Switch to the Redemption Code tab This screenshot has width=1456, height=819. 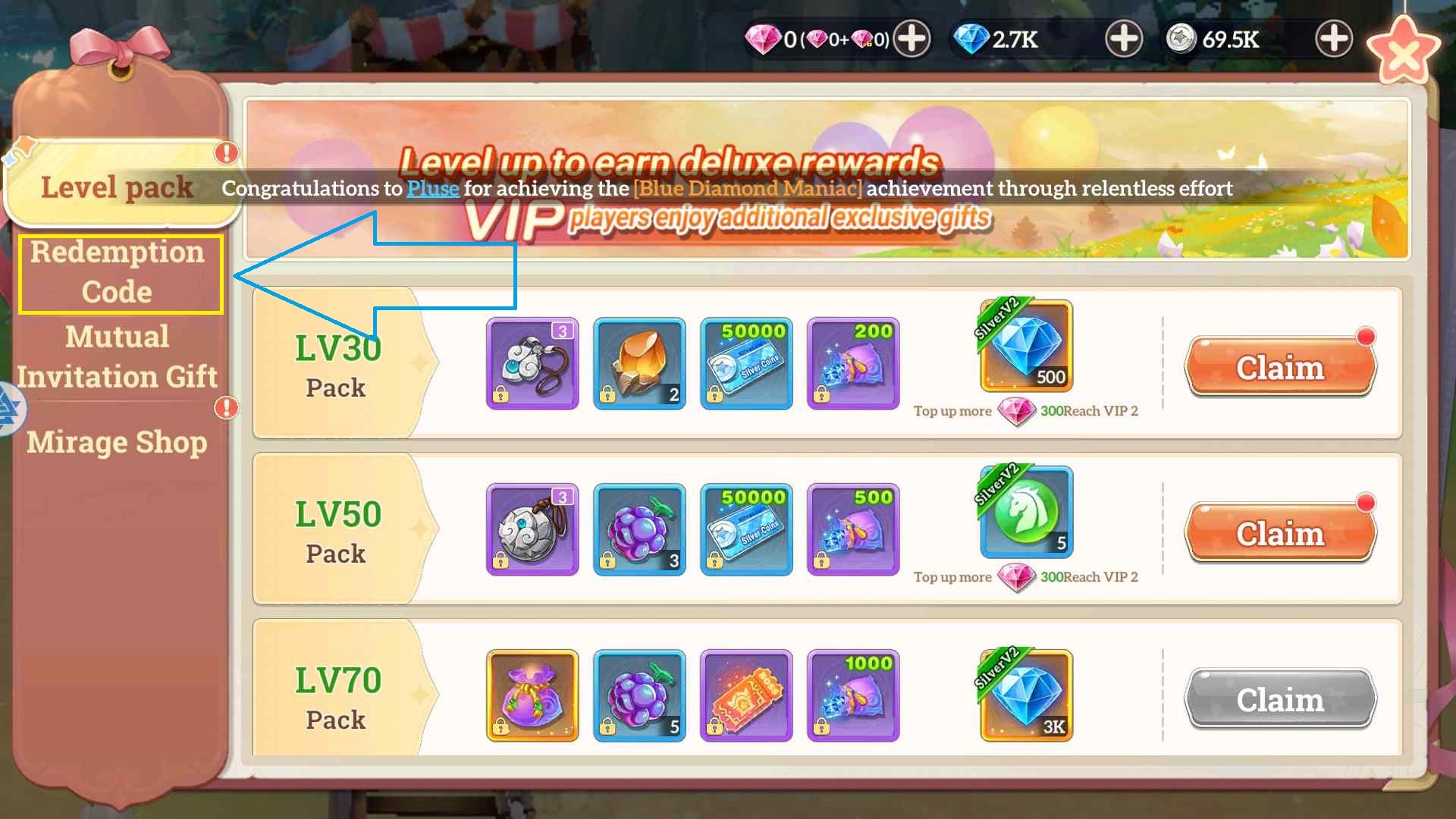tap(119, 271)
